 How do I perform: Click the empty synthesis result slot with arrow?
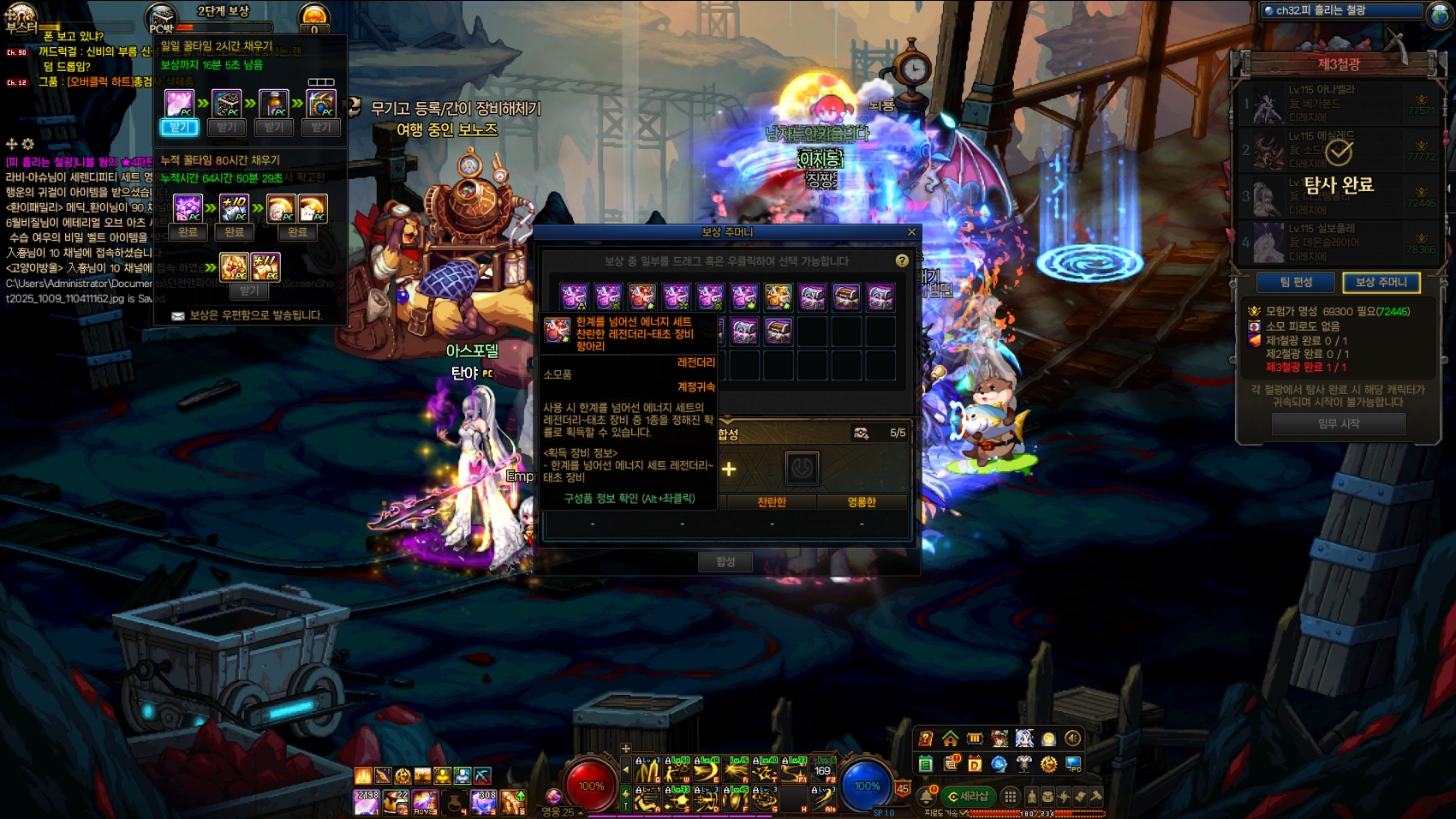(x=802, y=468)
